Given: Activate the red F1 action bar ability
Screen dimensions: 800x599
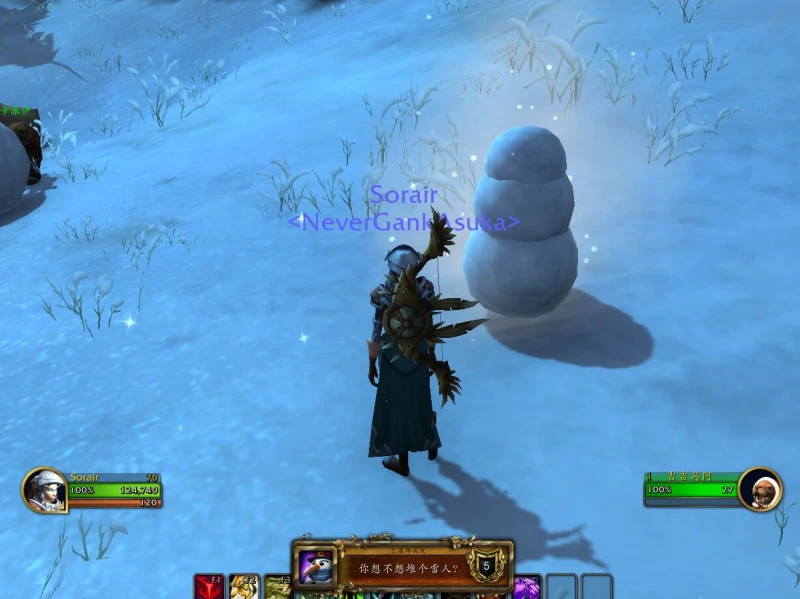Looking at the screenshot, I should pos(209,587).
